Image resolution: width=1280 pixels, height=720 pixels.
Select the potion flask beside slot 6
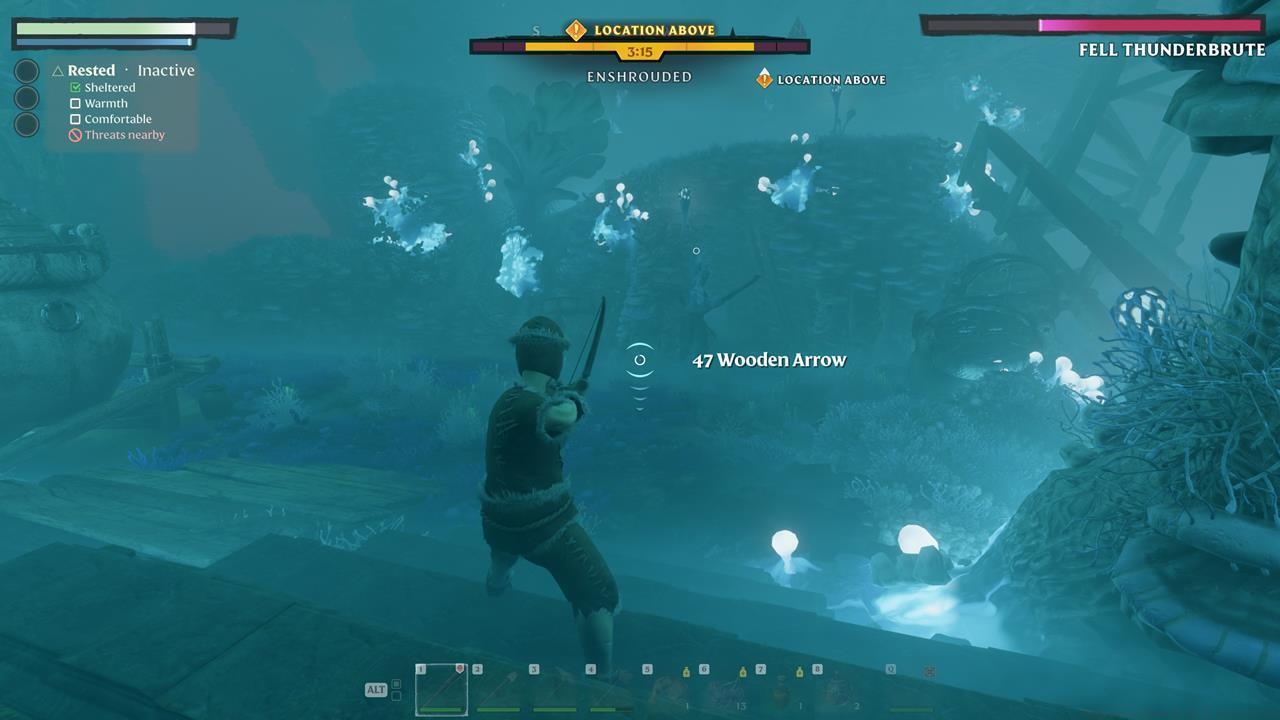[688, 672]
